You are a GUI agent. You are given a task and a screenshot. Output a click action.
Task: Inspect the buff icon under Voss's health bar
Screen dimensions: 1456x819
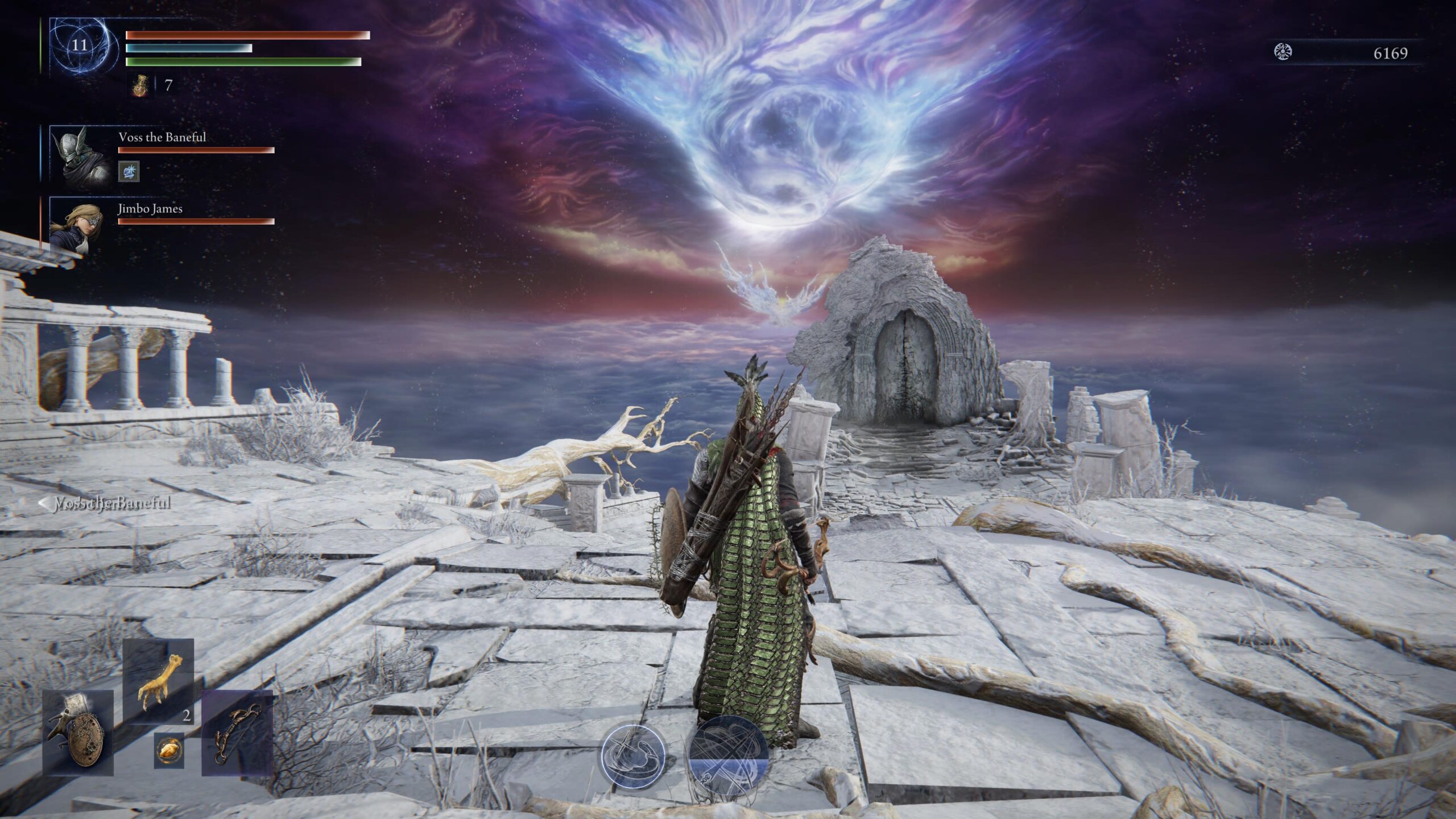pos(129,171)
